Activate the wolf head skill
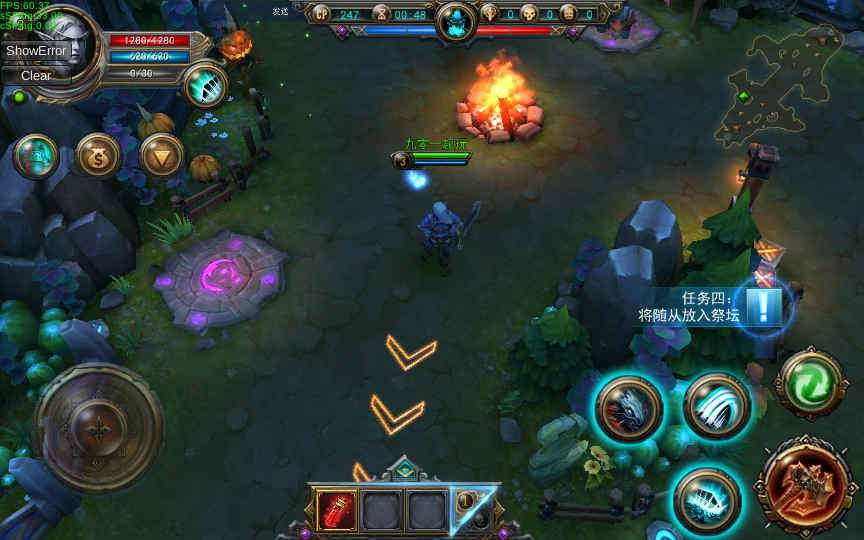The height and width of the screenshot is (540, 864). coord(629,409)
